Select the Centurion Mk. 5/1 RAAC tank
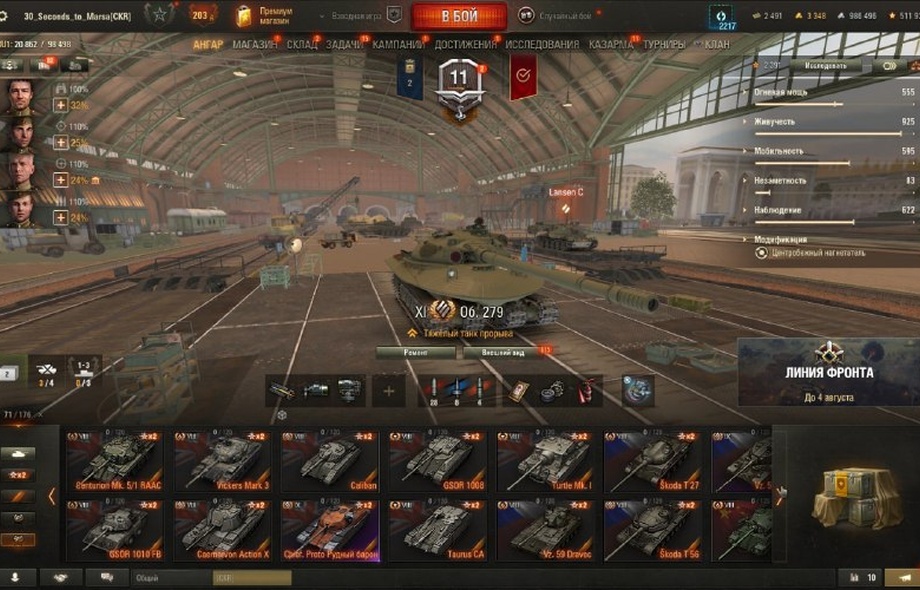Image resolution: width=920 pixels, height=590 pixels. click(116, 461)
